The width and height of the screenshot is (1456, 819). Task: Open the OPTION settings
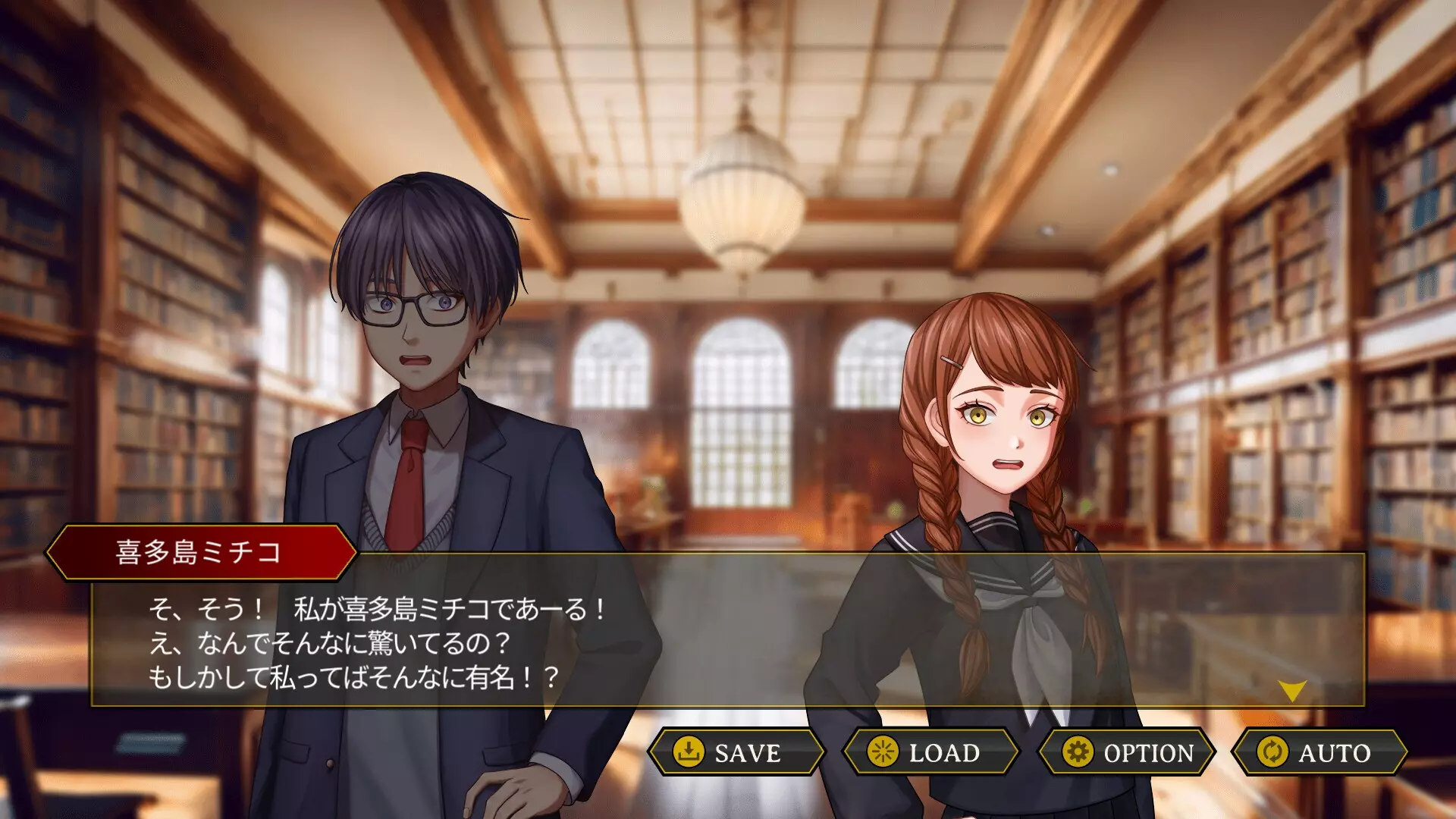click(x=1127, y=752)
